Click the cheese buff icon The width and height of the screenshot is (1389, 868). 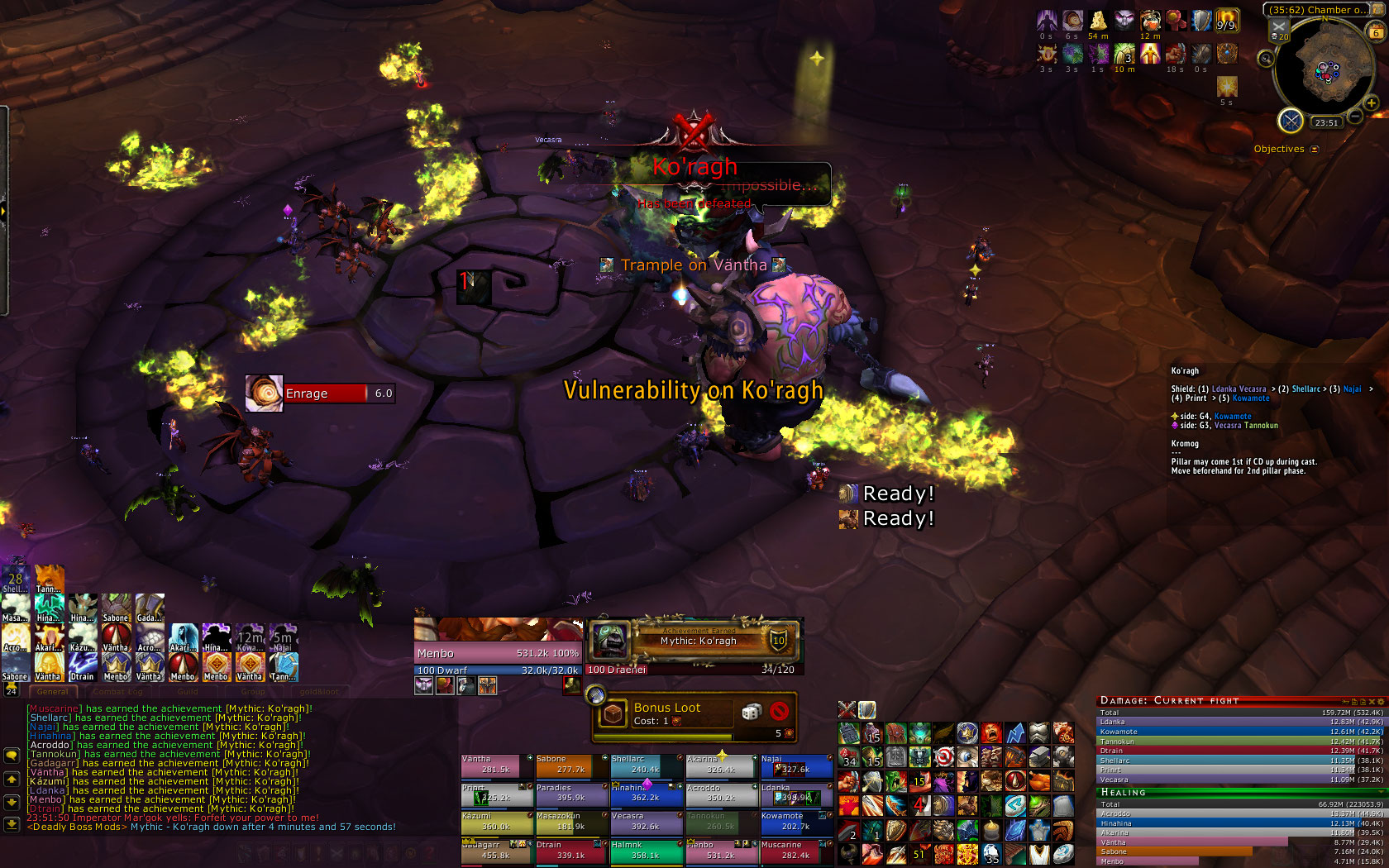click(x=1098, y=21)
